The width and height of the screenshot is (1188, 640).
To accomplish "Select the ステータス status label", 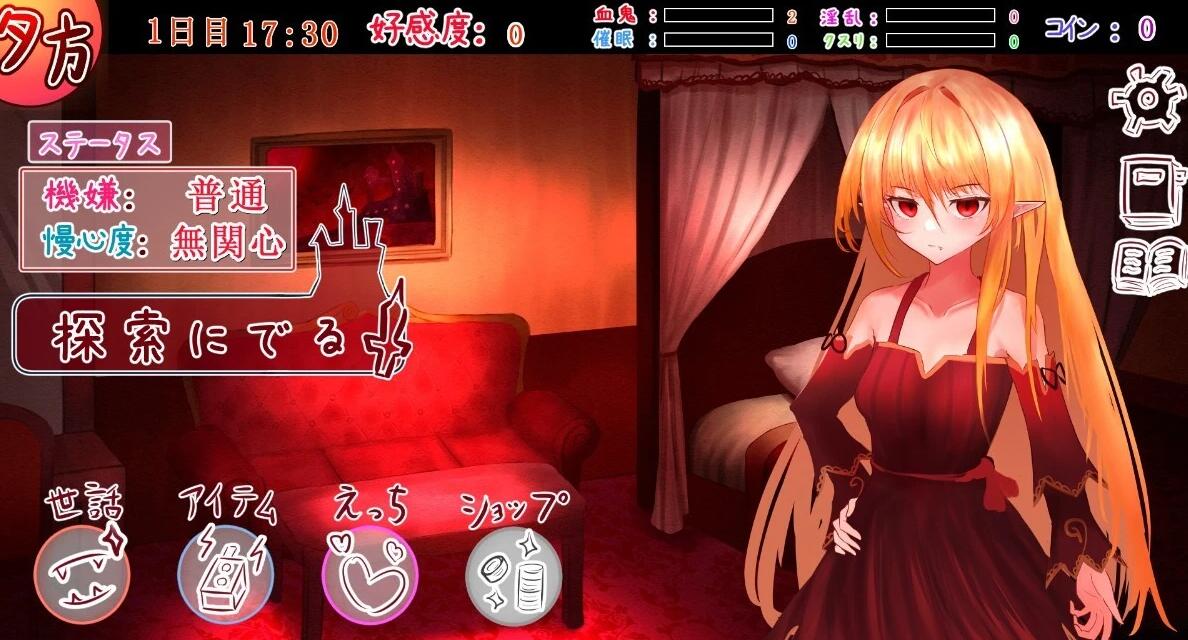I will pyautogui.click(x=99, y=143).
